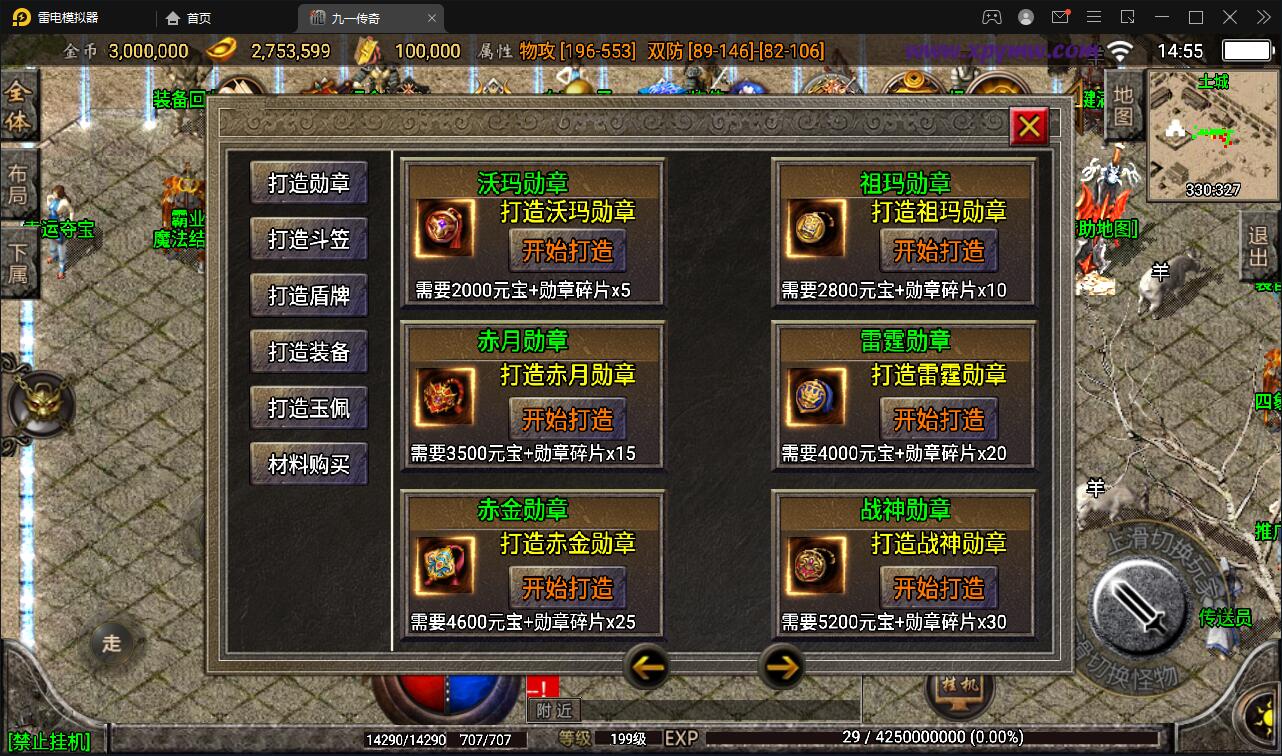Expand the titlebar double-chevron menu

pyautogui.click(x=1262, y=17)
